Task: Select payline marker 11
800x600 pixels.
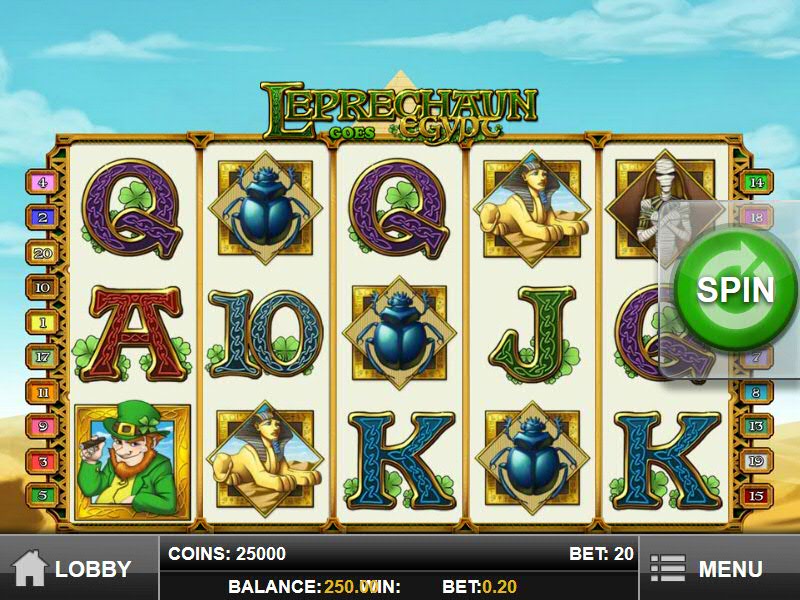Action: coord(43,393)
